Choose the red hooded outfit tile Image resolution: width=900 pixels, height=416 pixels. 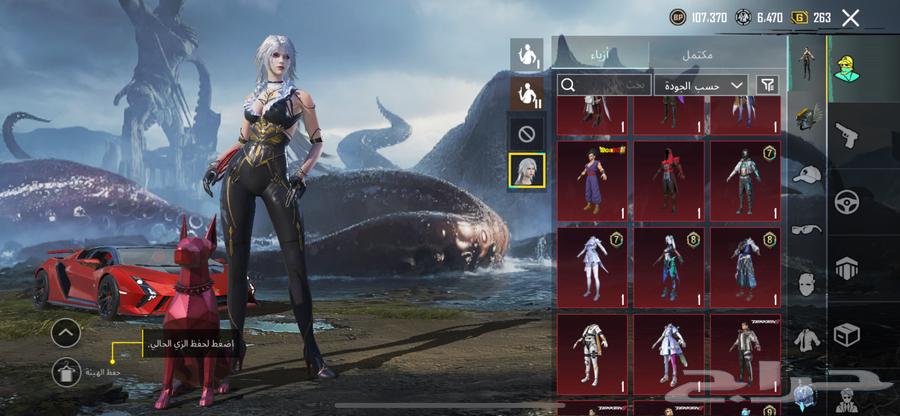(669, 180)
